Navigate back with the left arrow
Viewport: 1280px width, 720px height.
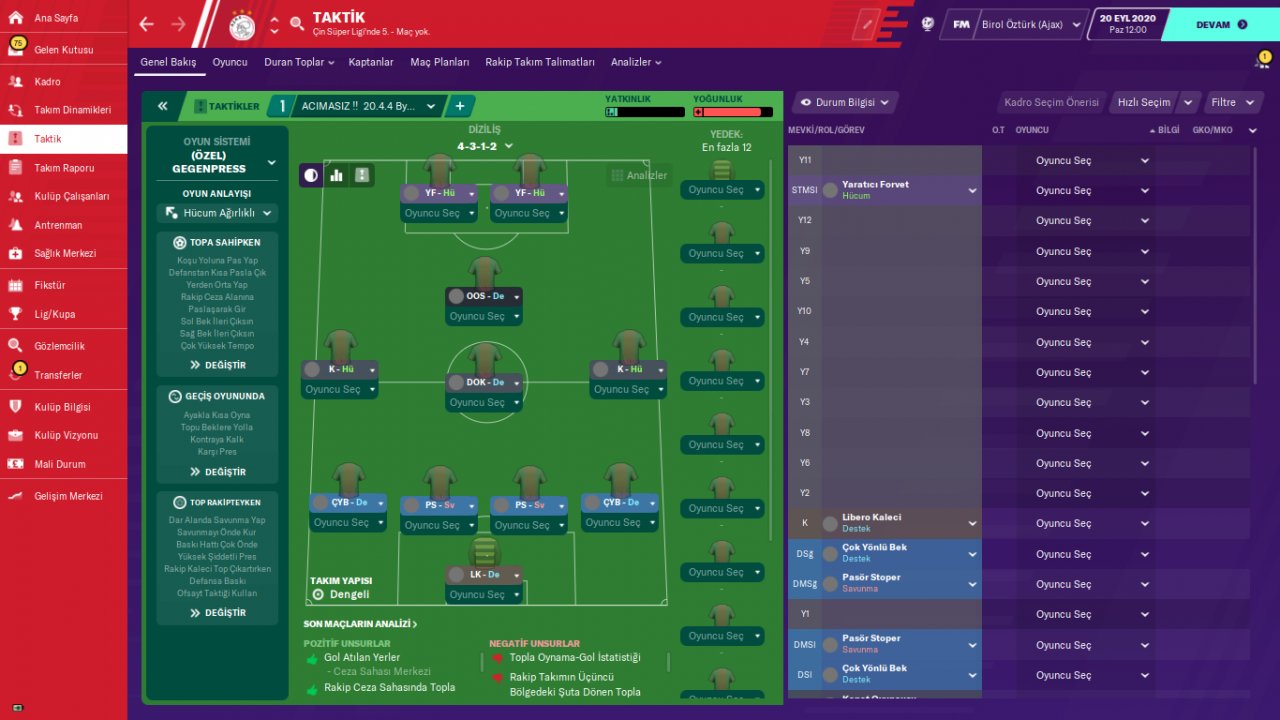pyautogui.click(x=147, y=24)
